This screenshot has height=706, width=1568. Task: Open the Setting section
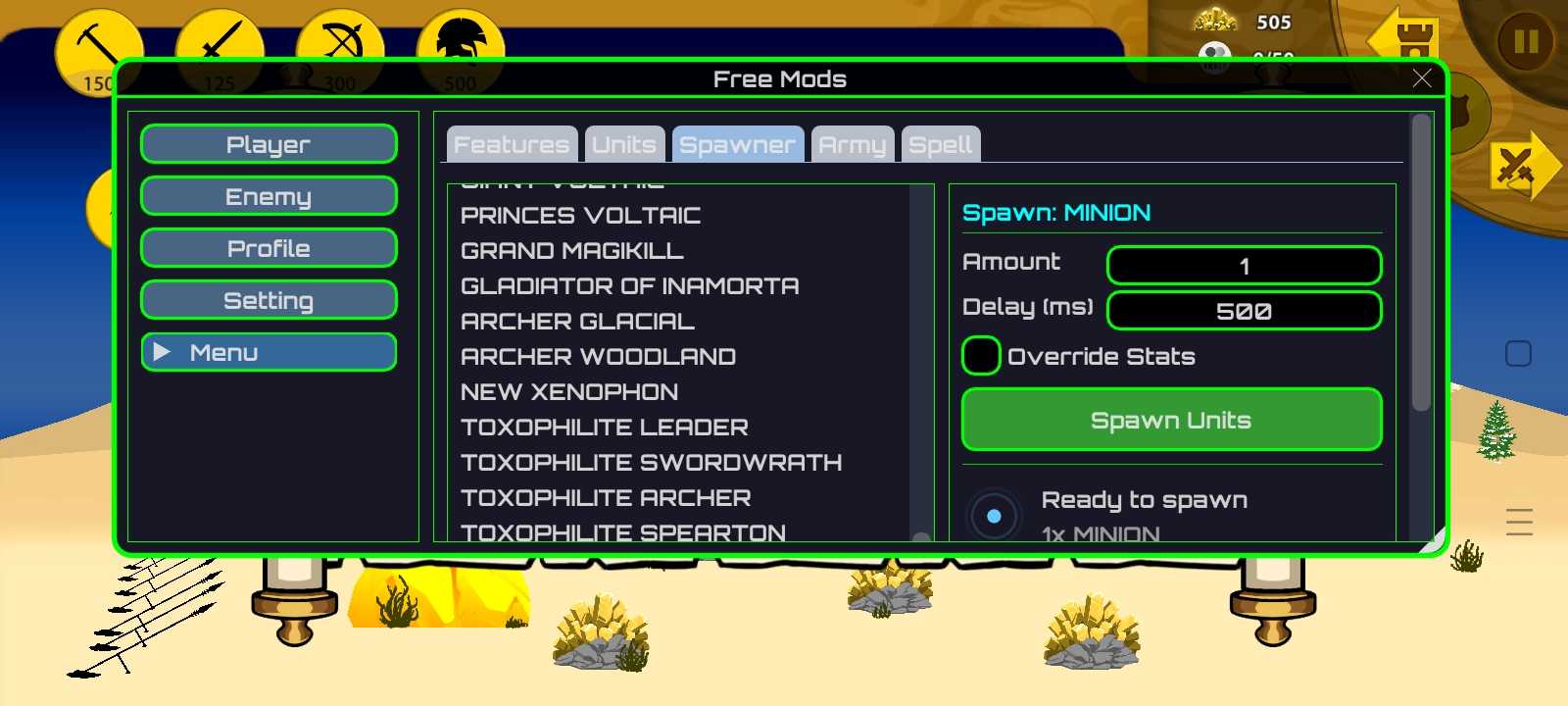tap(269, 300)
